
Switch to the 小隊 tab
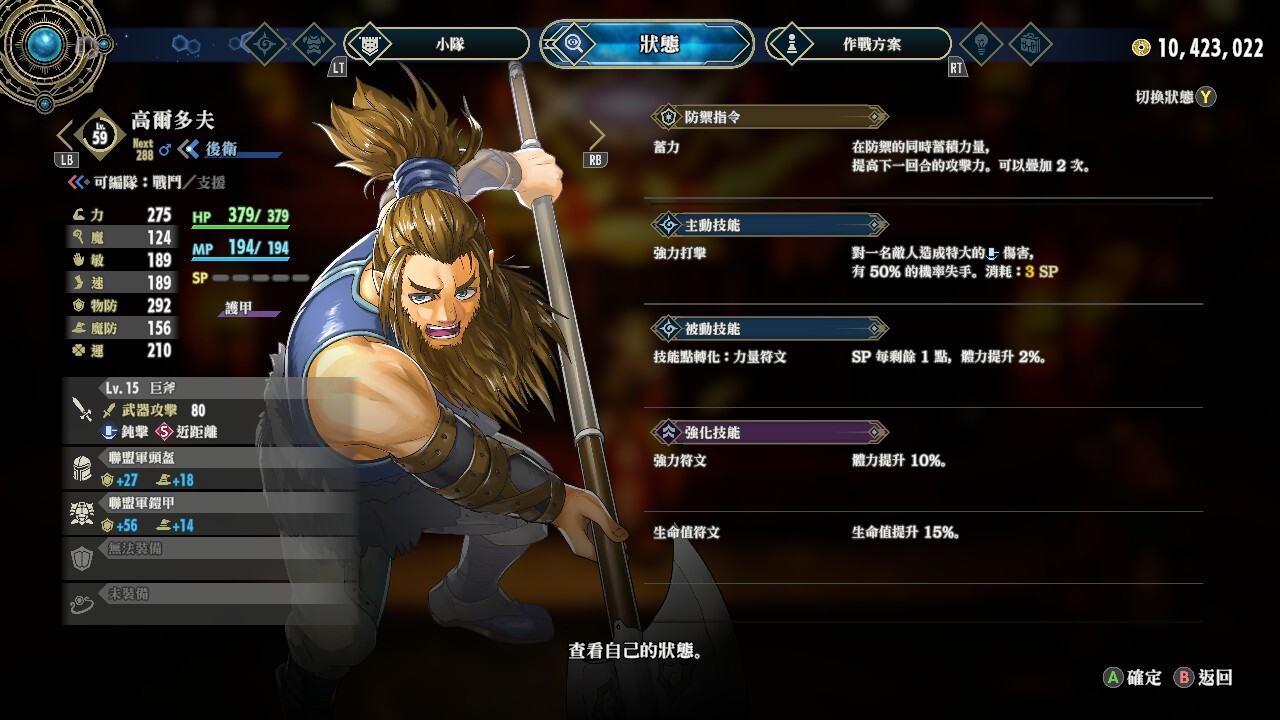pyautogui.click(x=437, y=44)
